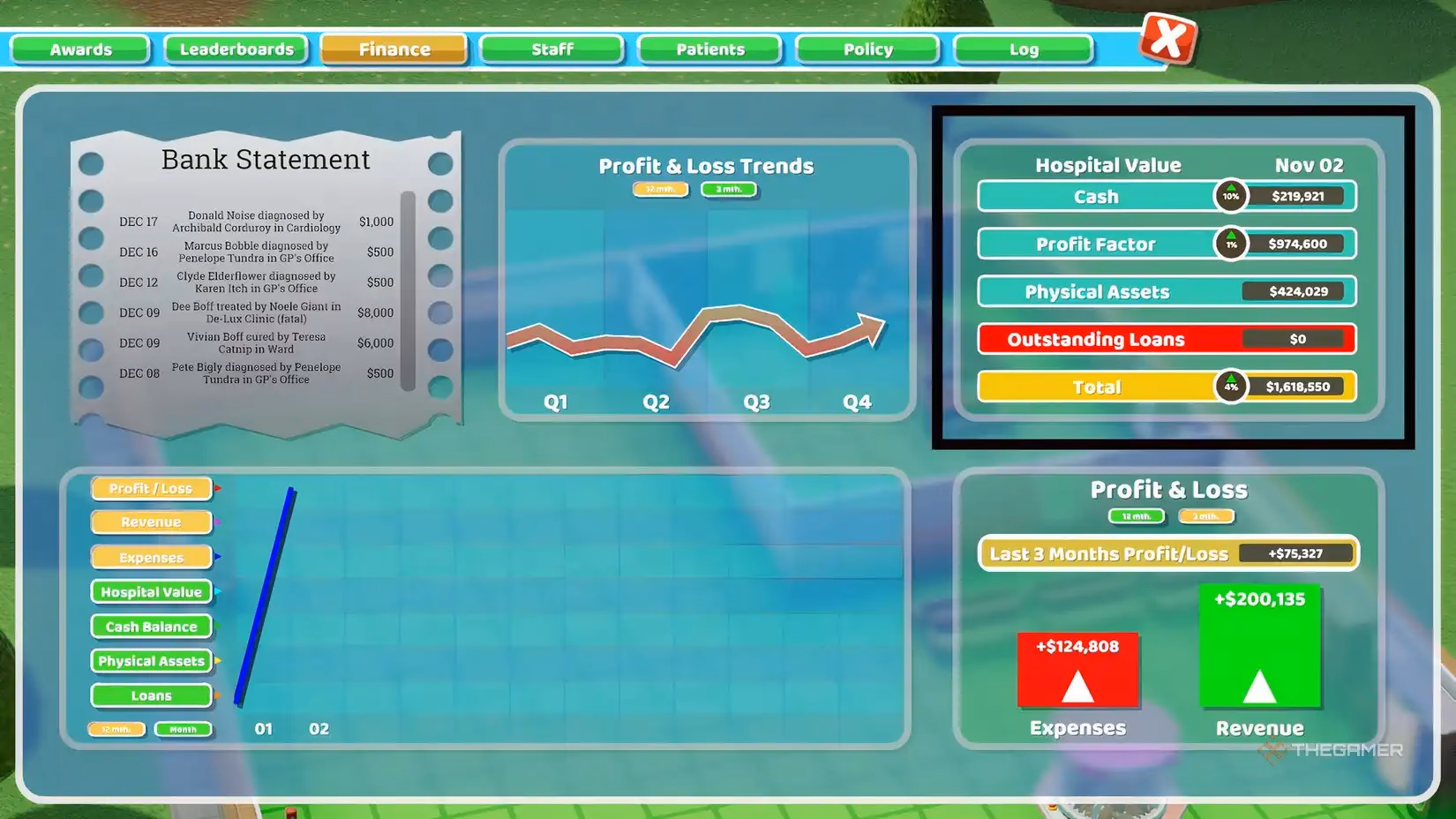This screenshot has height=819, width=1456.
Task: Select 12 mth in the Profit & Loss panel
Action: tap(1136, 516)
